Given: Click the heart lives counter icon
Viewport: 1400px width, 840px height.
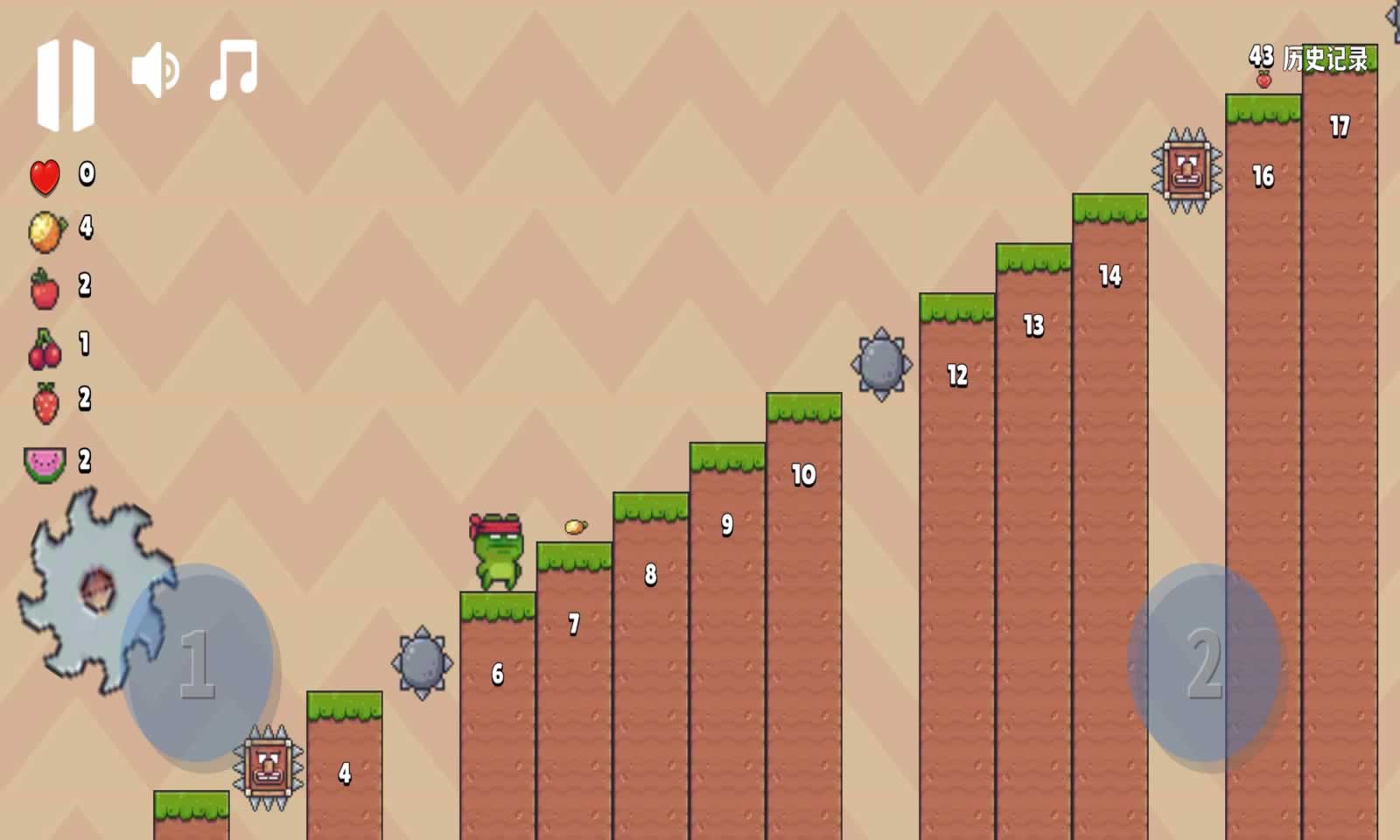Looking at the screenshot, I should 44,175.
